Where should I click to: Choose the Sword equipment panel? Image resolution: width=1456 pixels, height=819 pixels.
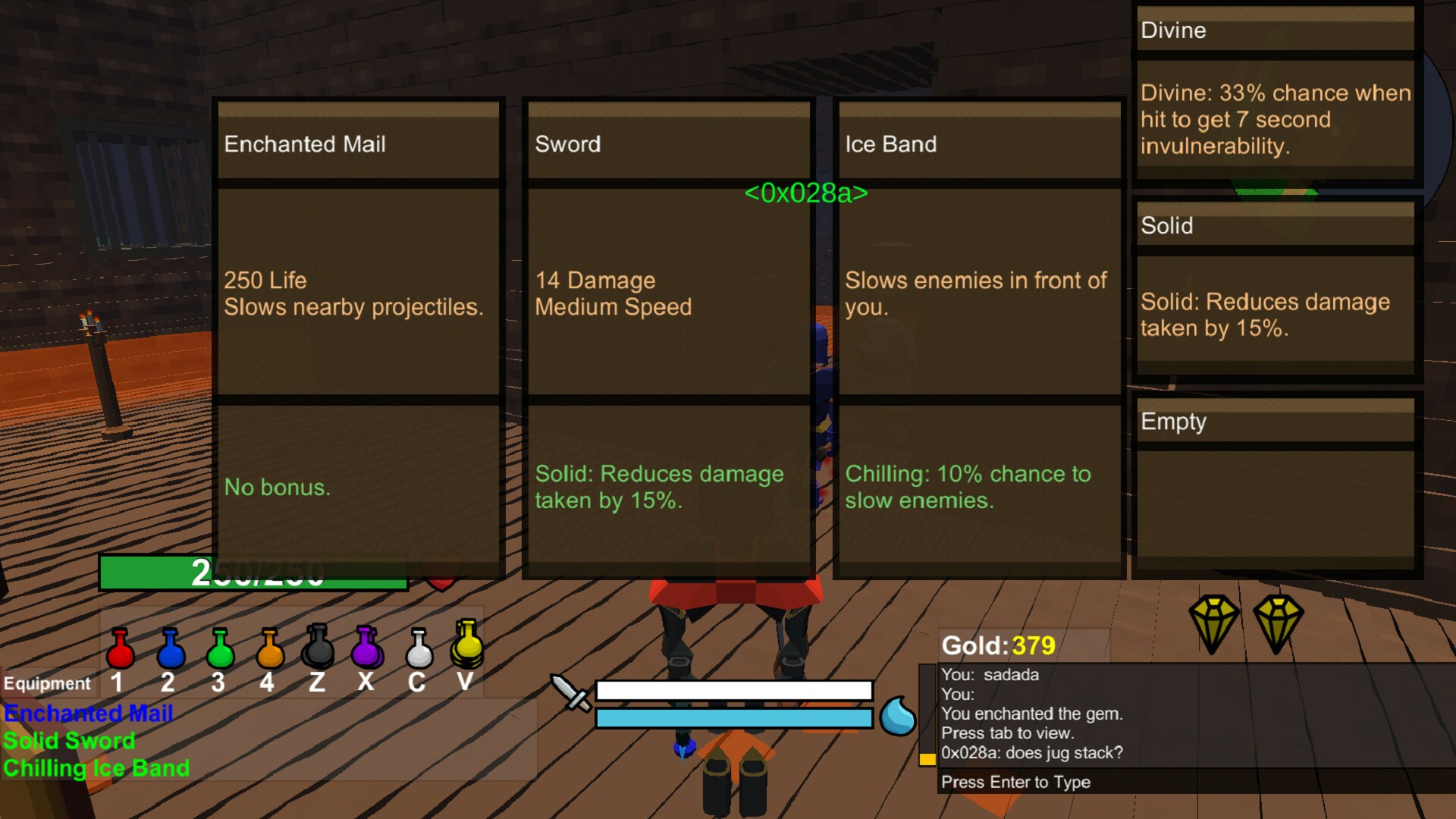coord(668,337)
